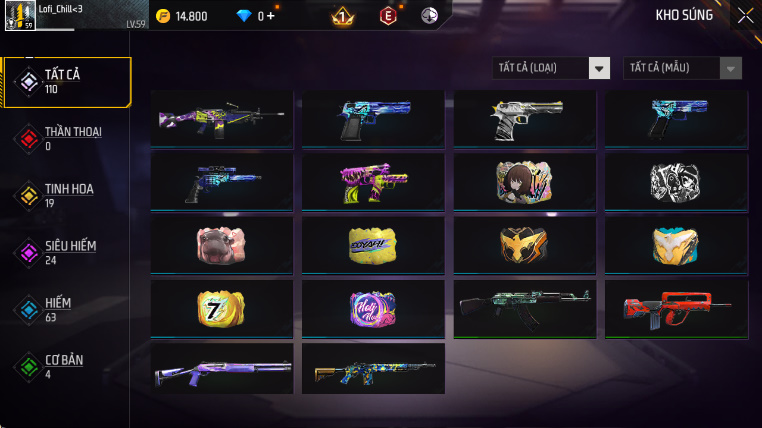Choose the hippo loot crate skin
Image resolution: width=762 pixels, height=428 pixels.
click(221, 246)
